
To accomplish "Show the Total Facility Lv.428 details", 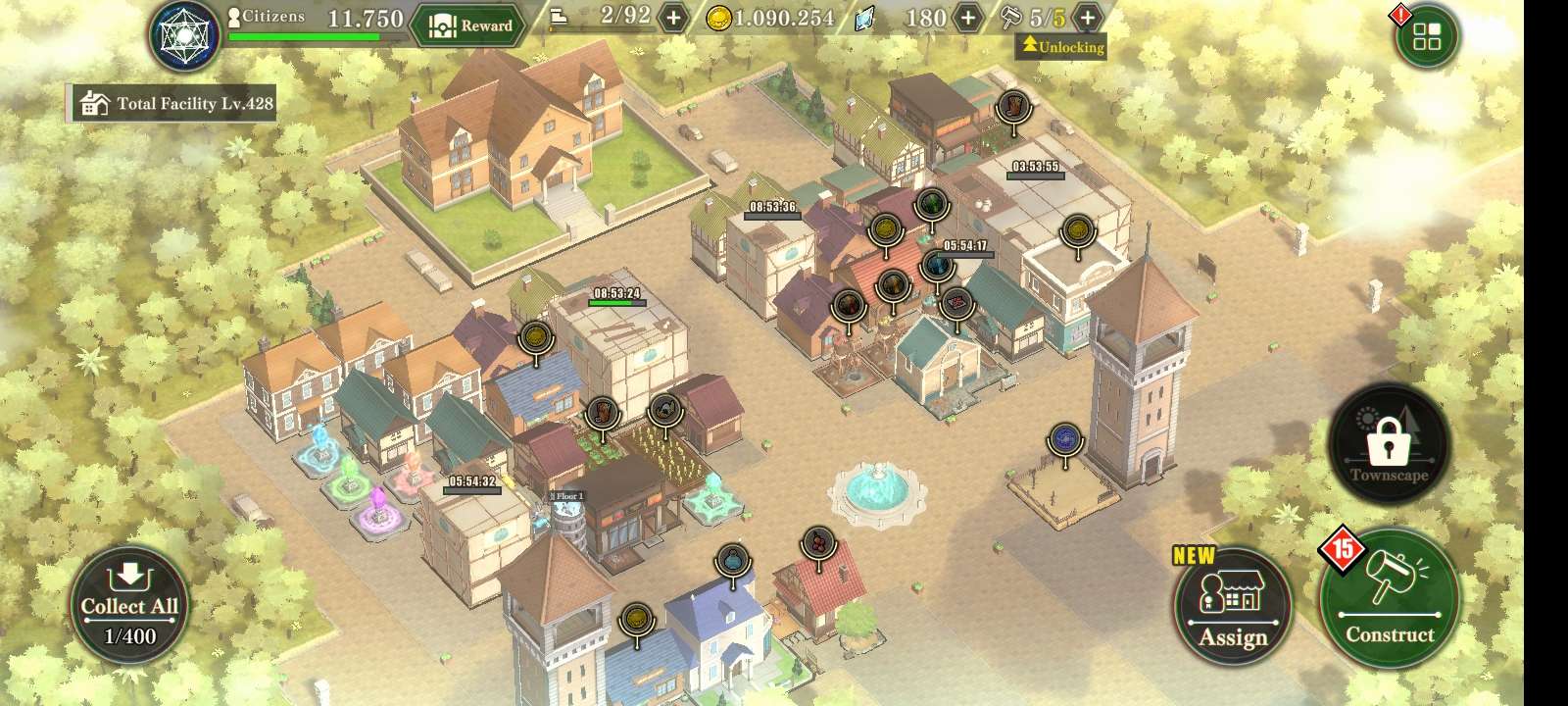I will click(174, 103).
